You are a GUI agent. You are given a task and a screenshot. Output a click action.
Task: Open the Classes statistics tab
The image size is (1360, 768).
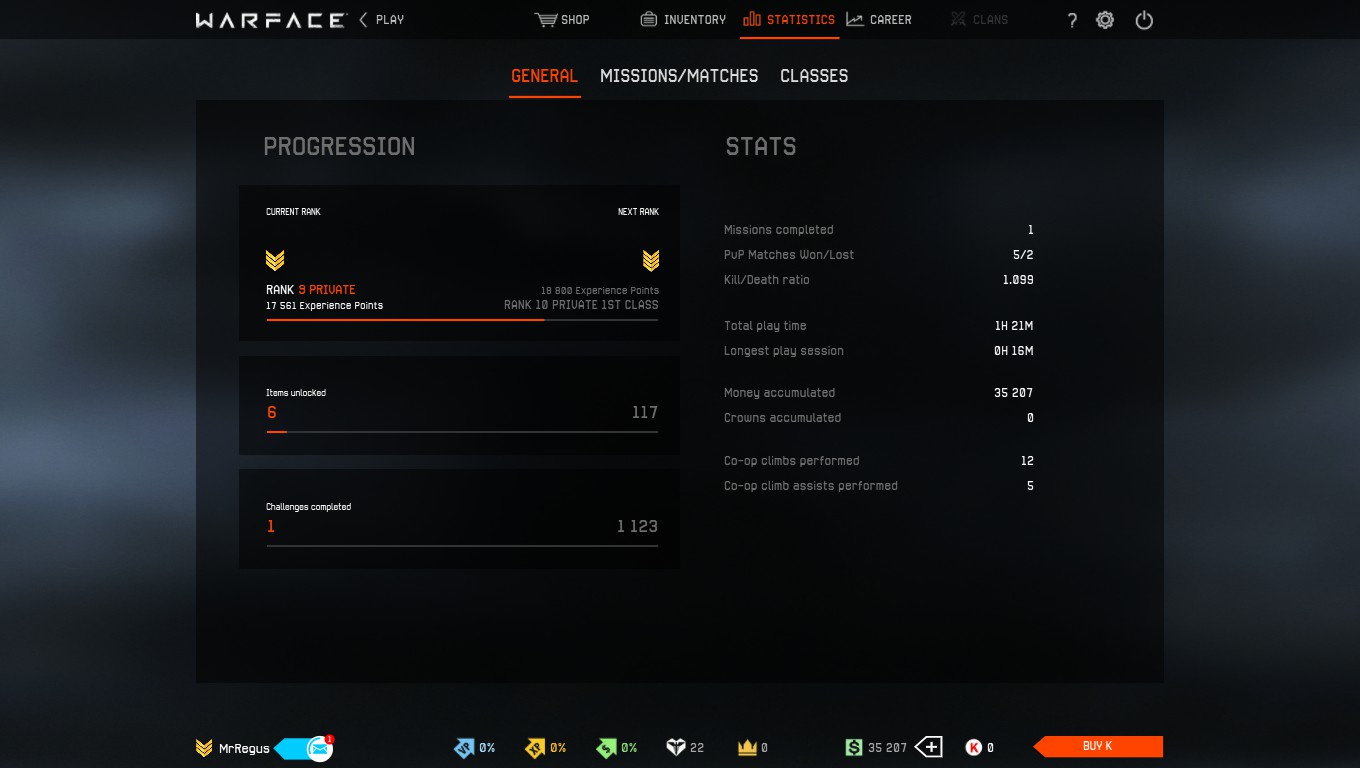(x=814, y=76)
